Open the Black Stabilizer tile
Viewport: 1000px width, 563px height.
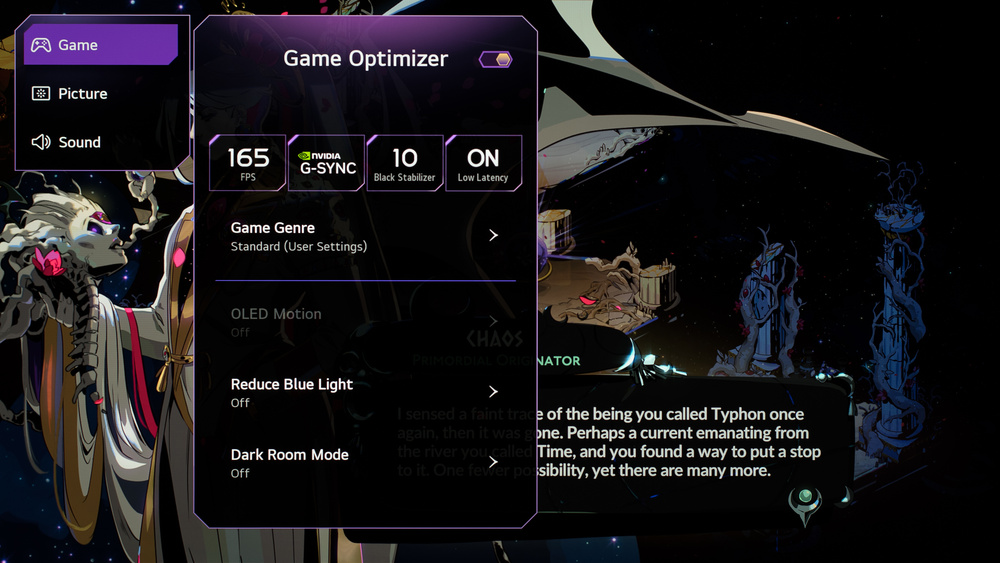(405, 163)
